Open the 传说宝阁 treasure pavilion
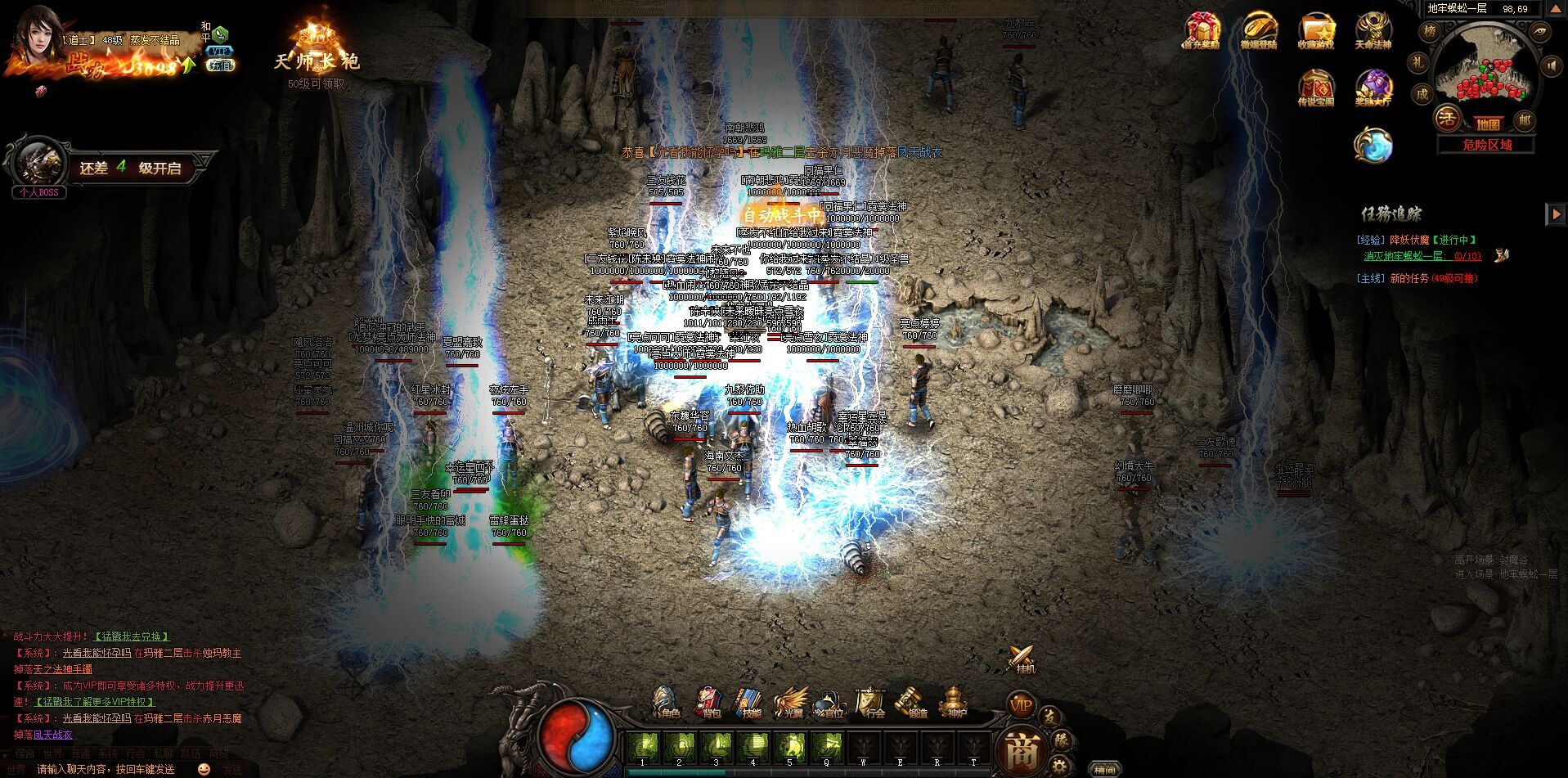 (1315, 88)
